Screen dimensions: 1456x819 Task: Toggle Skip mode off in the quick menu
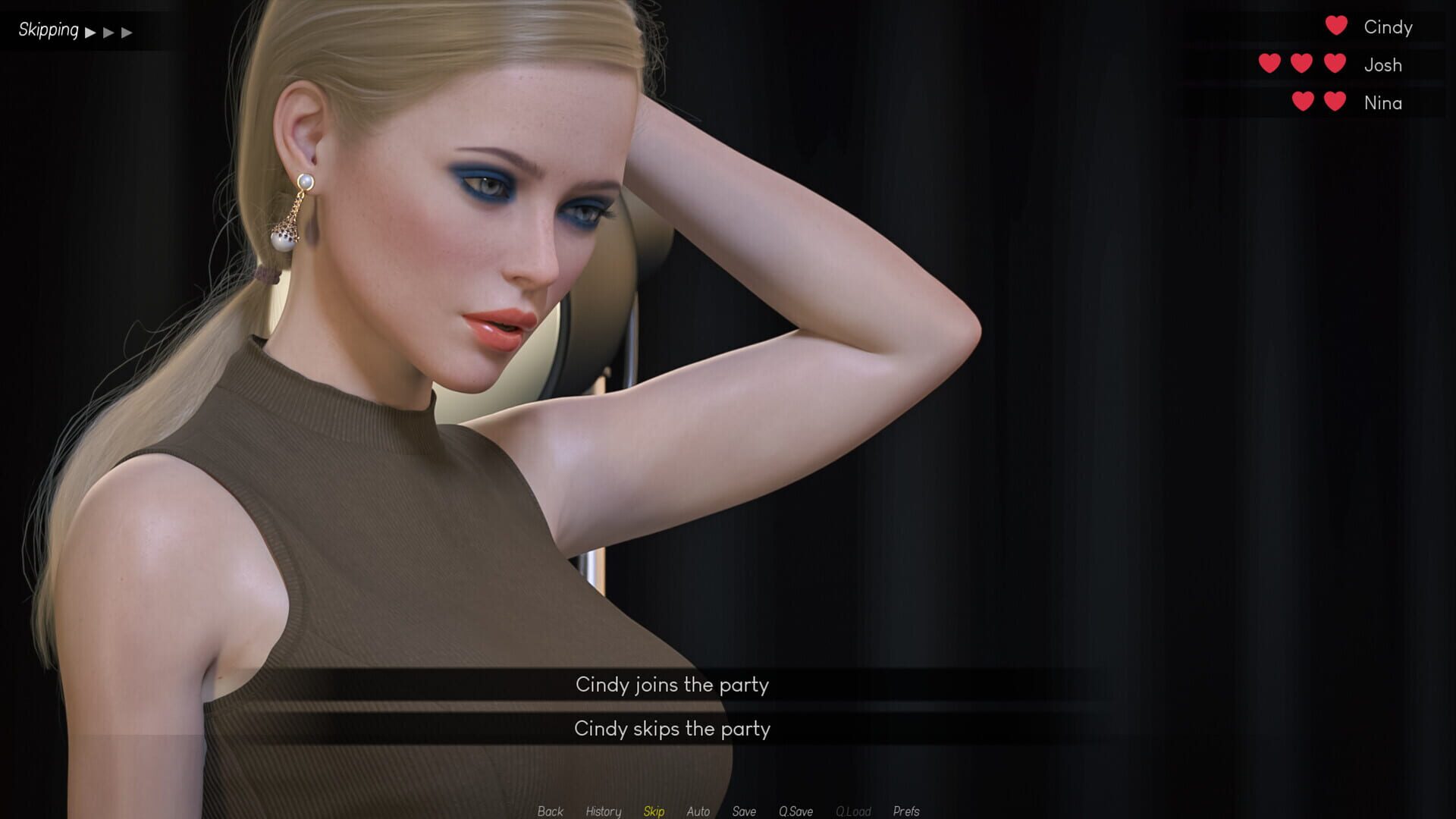654,811
